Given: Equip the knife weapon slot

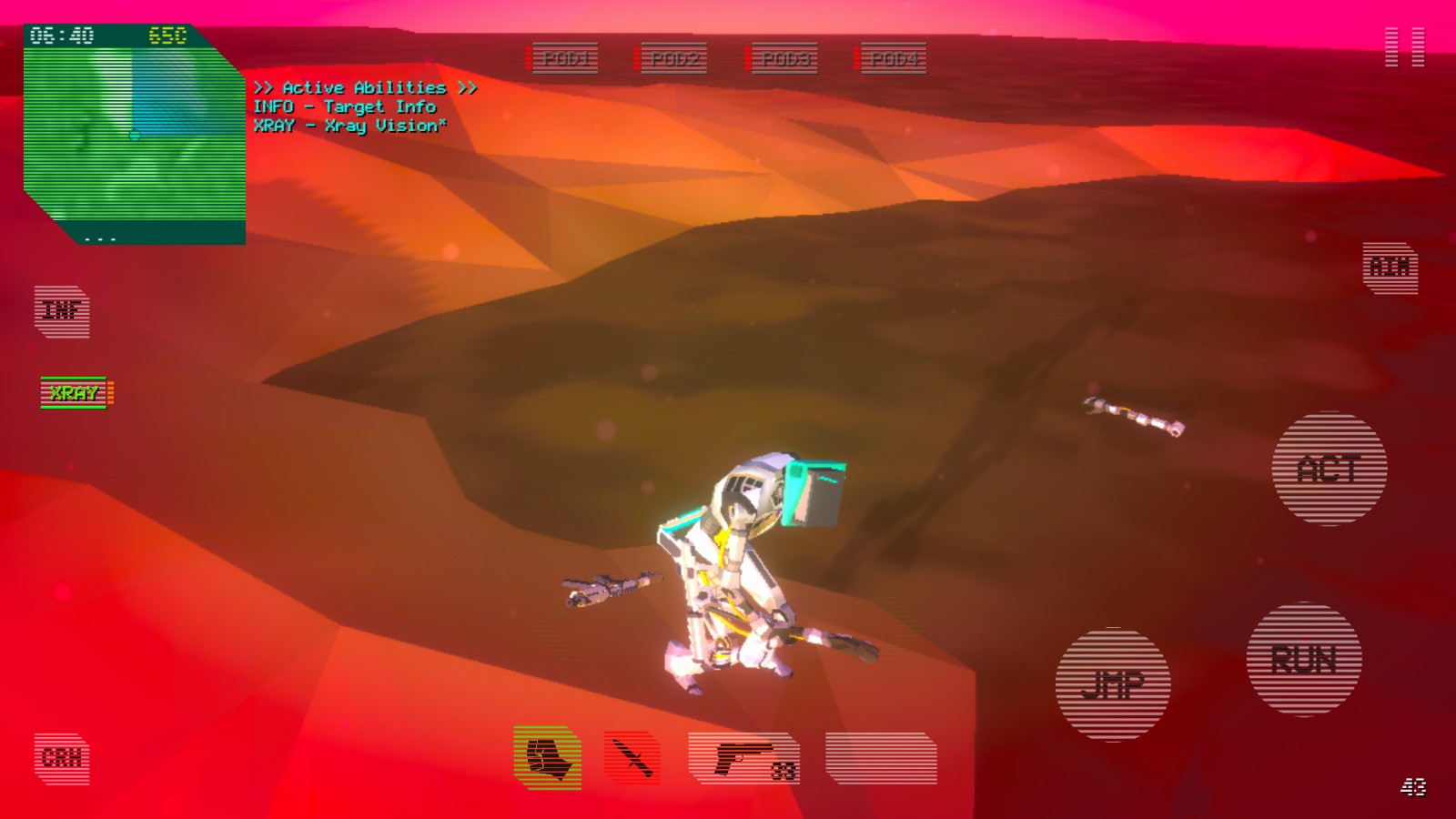Looking at the screenshot, I should [x=632, y=758].
